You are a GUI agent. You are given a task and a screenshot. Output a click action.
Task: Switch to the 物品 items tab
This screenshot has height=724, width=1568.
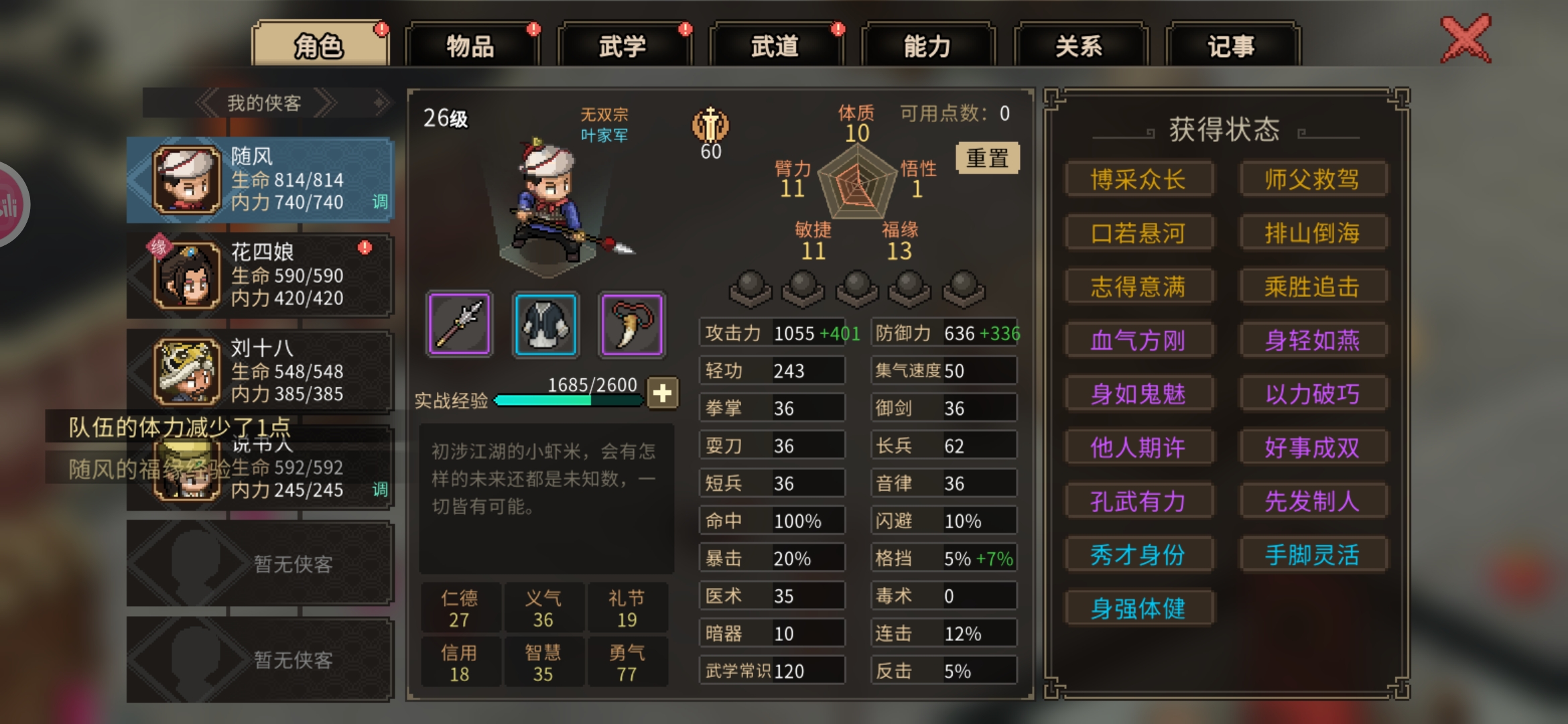pyautogui.click(x=471, y=46)
